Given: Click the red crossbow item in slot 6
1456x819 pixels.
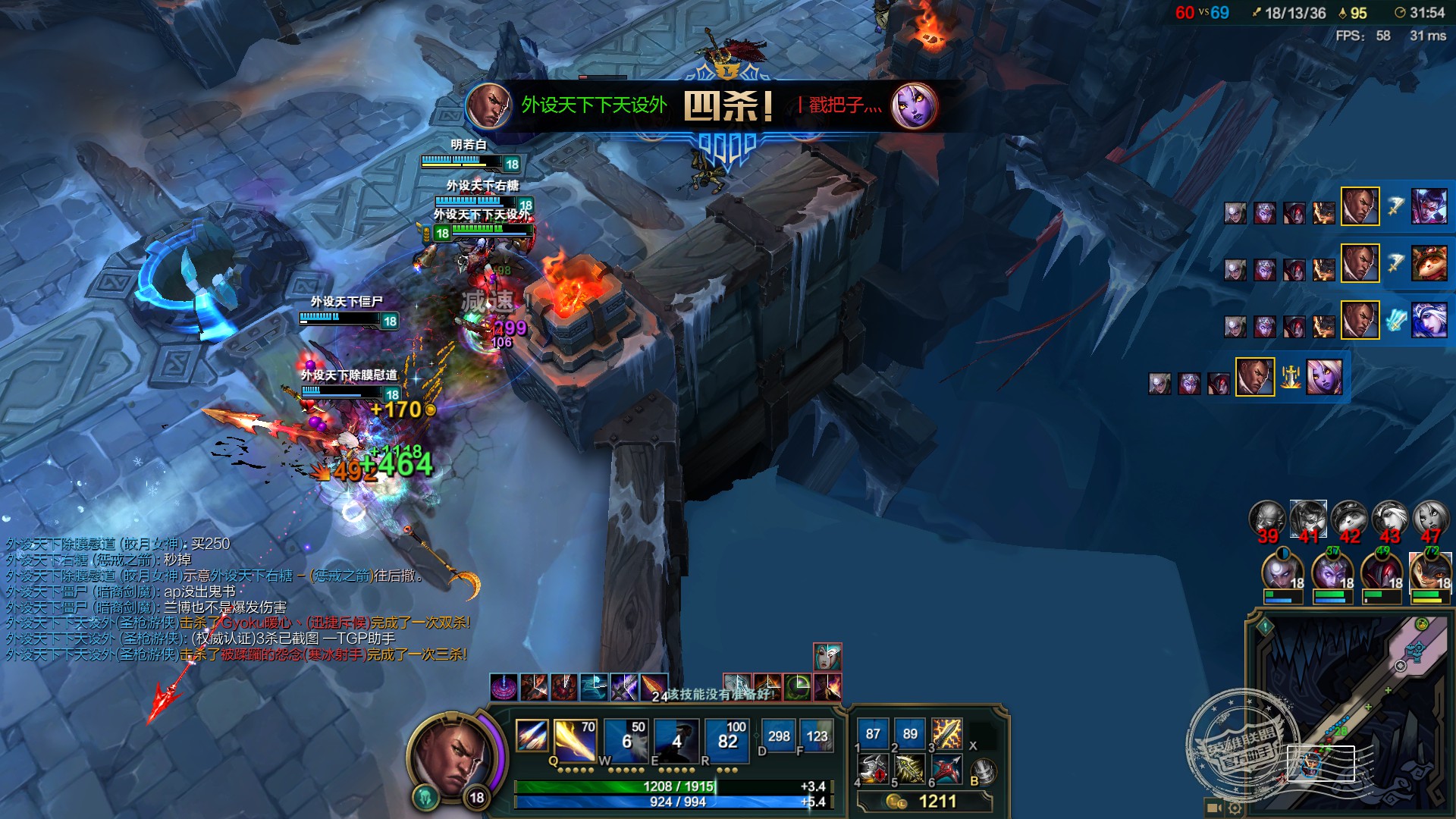Looking at the screenshot, I should 946,770.
